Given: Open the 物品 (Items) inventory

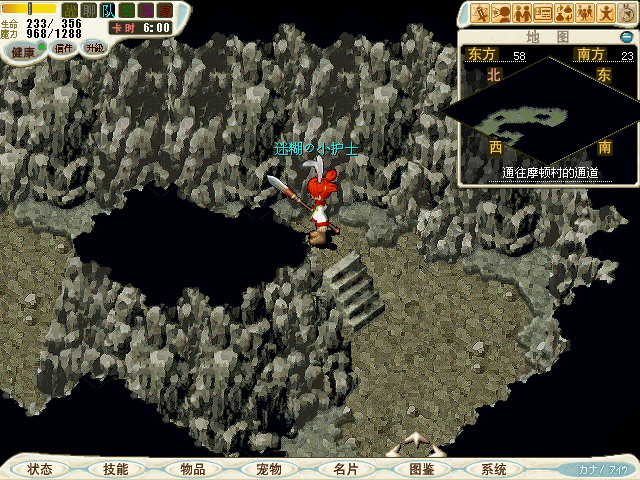Looking at the screenshot, I should point(192,469).
